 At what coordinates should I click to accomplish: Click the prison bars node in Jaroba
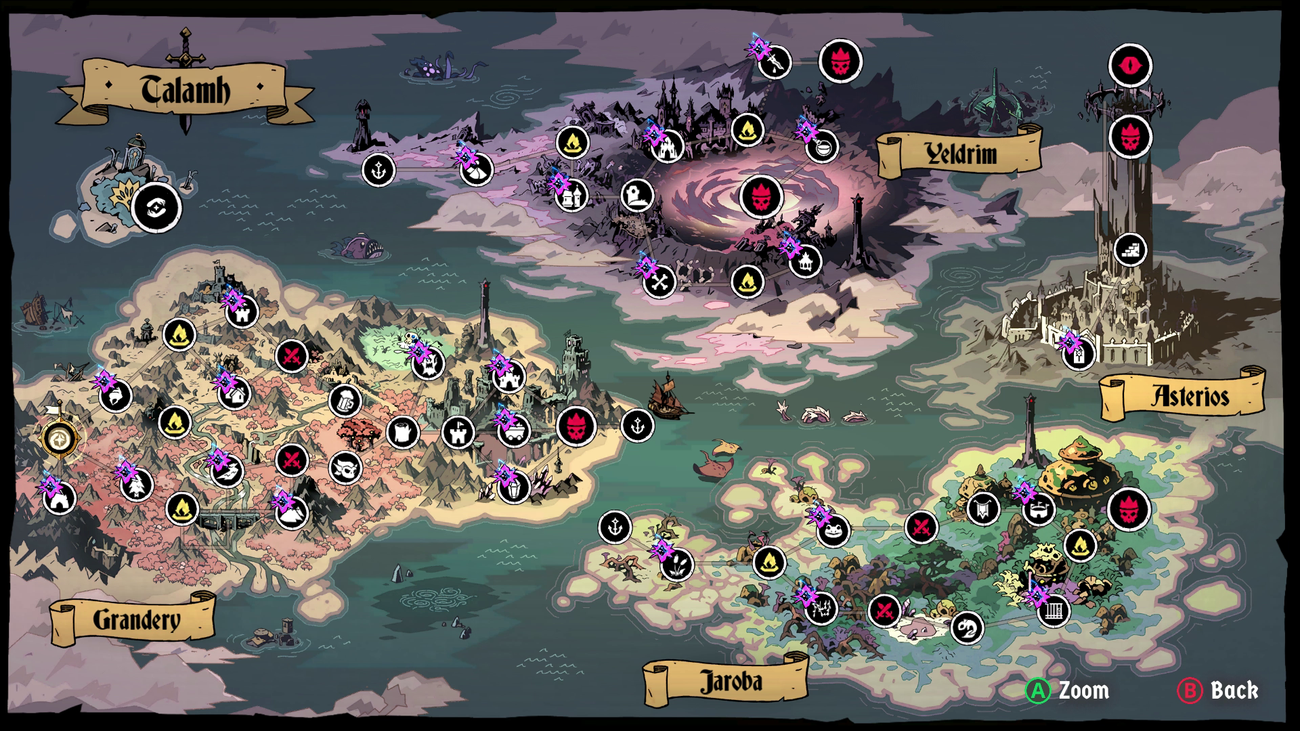(1052, 610)
